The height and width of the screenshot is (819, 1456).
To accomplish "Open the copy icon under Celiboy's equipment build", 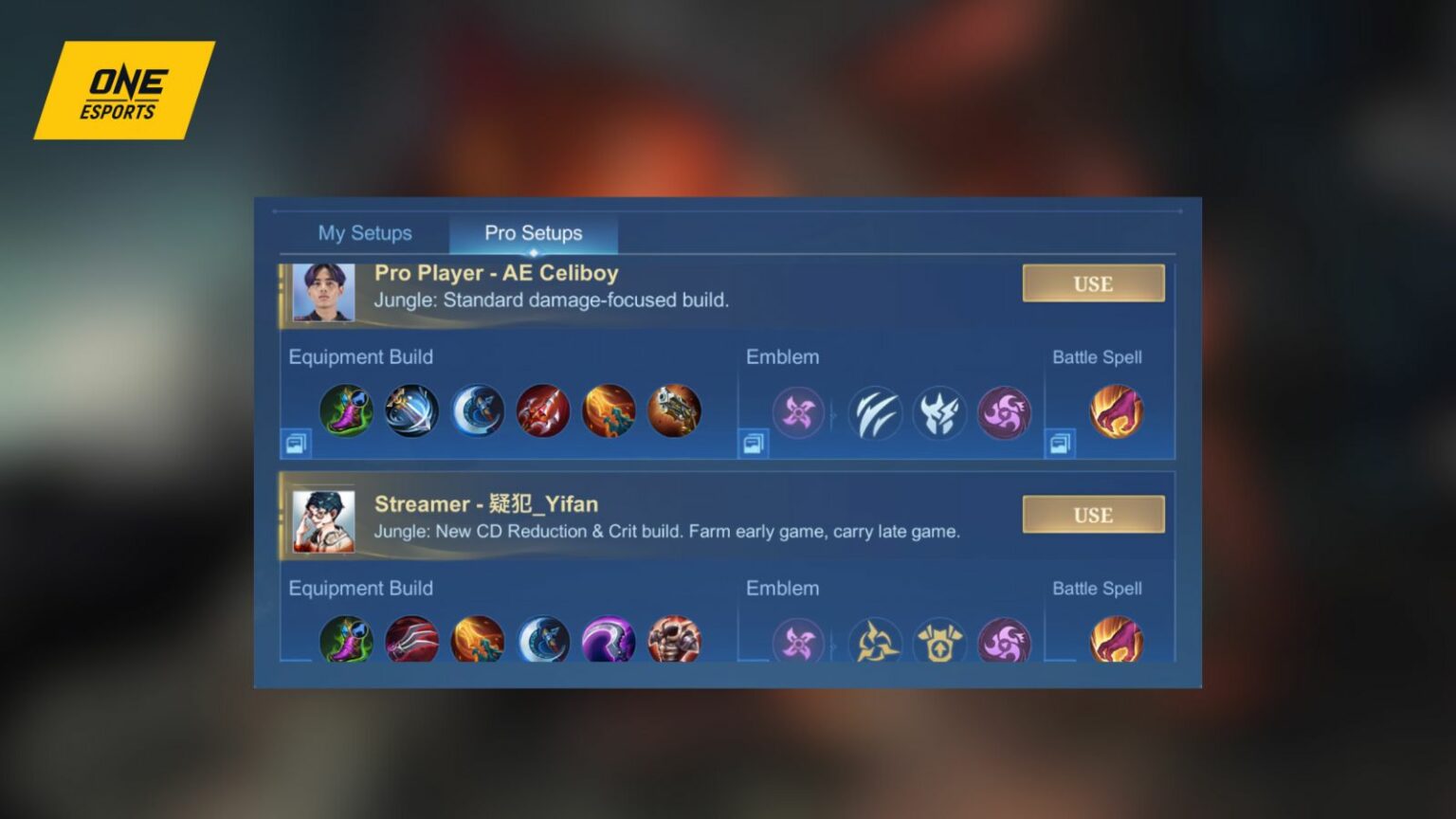I will (294, 442).
